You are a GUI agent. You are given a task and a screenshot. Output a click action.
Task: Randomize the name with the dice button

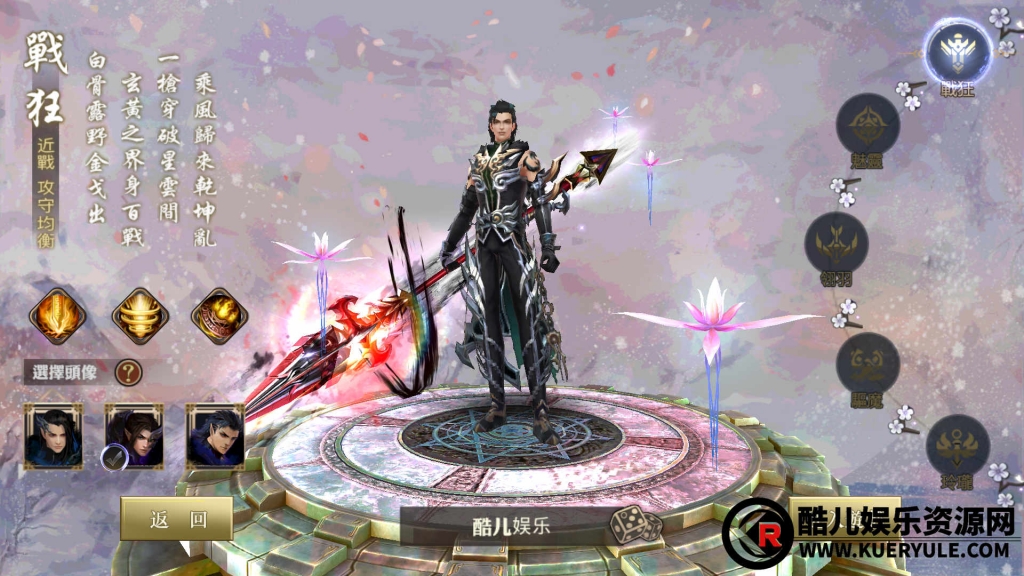click(638, 524)
